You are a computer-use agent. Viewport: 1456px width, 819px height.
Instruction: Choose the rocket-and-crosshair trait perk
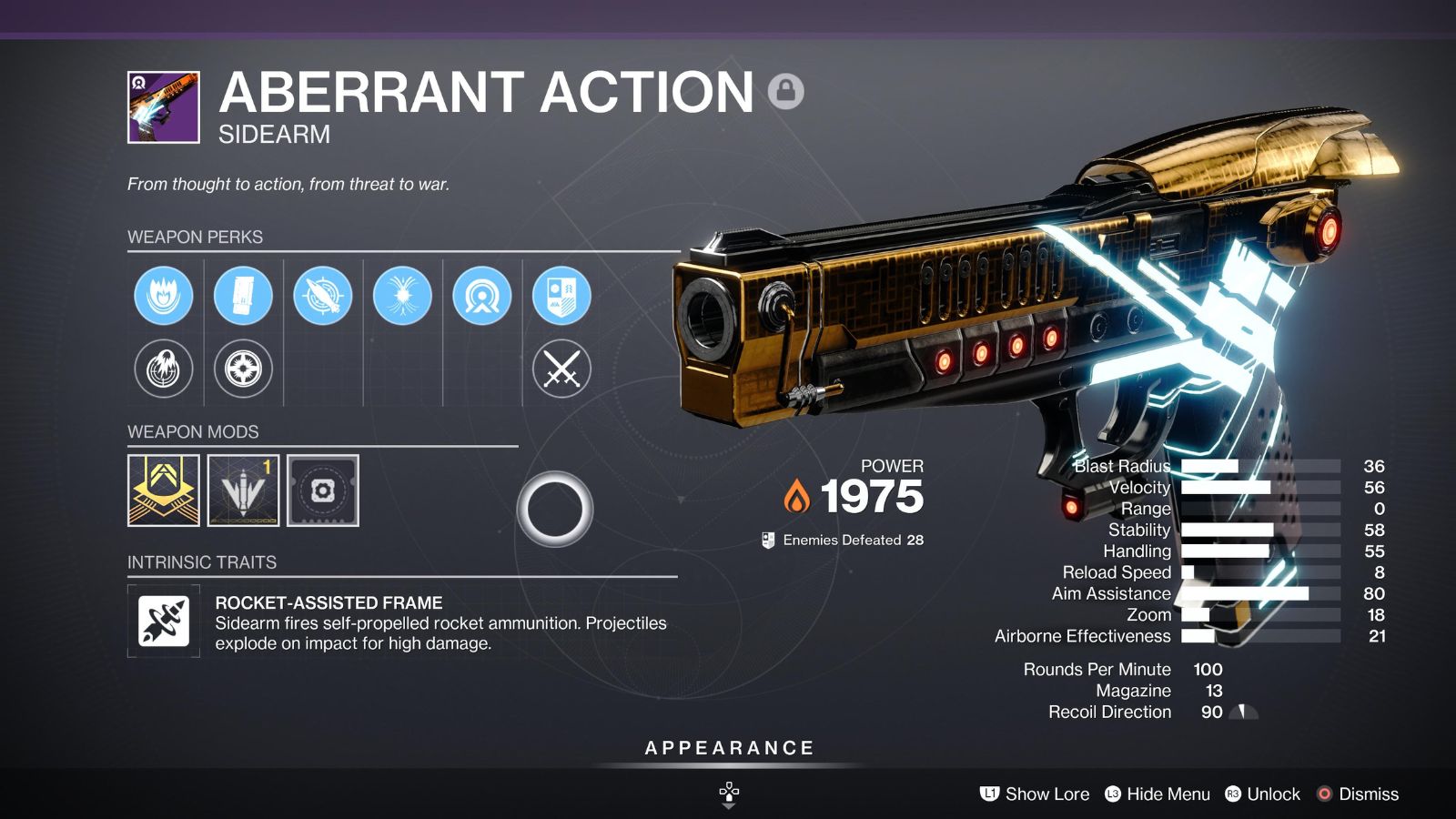(x=322, y=296)
